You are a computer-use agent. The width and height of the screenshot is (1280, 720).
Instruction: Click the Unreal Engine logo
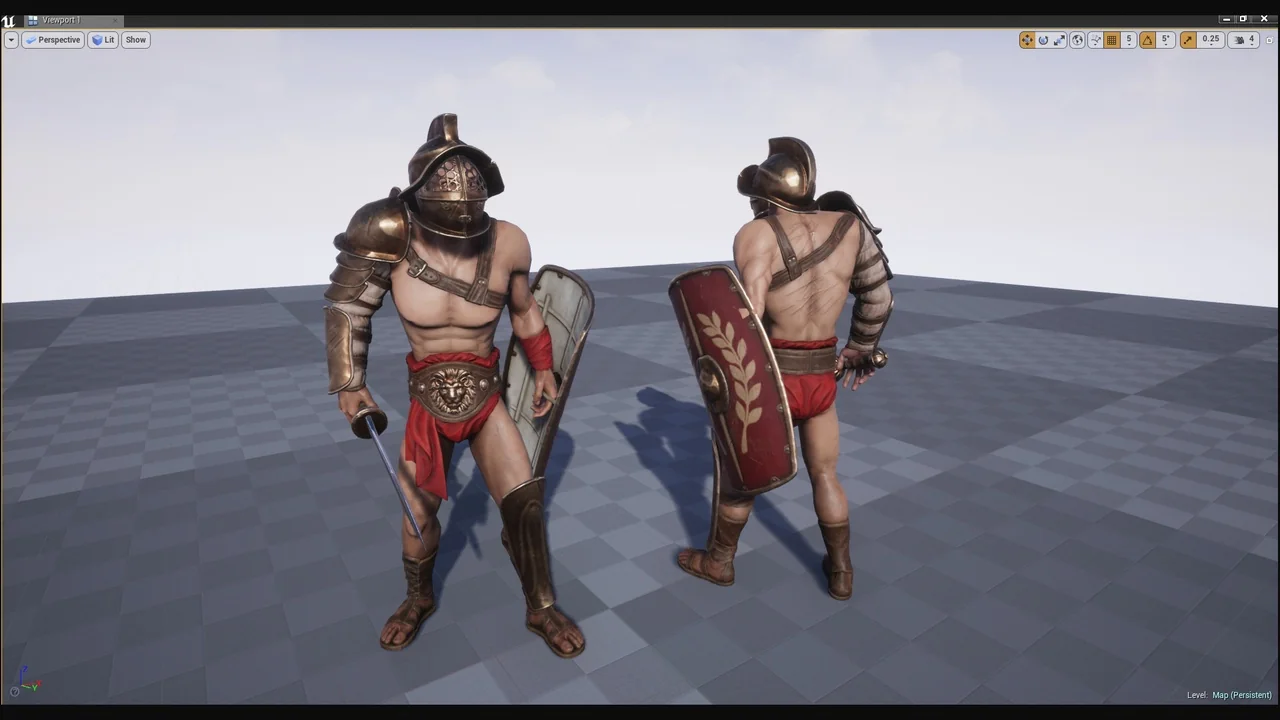pos(9,19)
